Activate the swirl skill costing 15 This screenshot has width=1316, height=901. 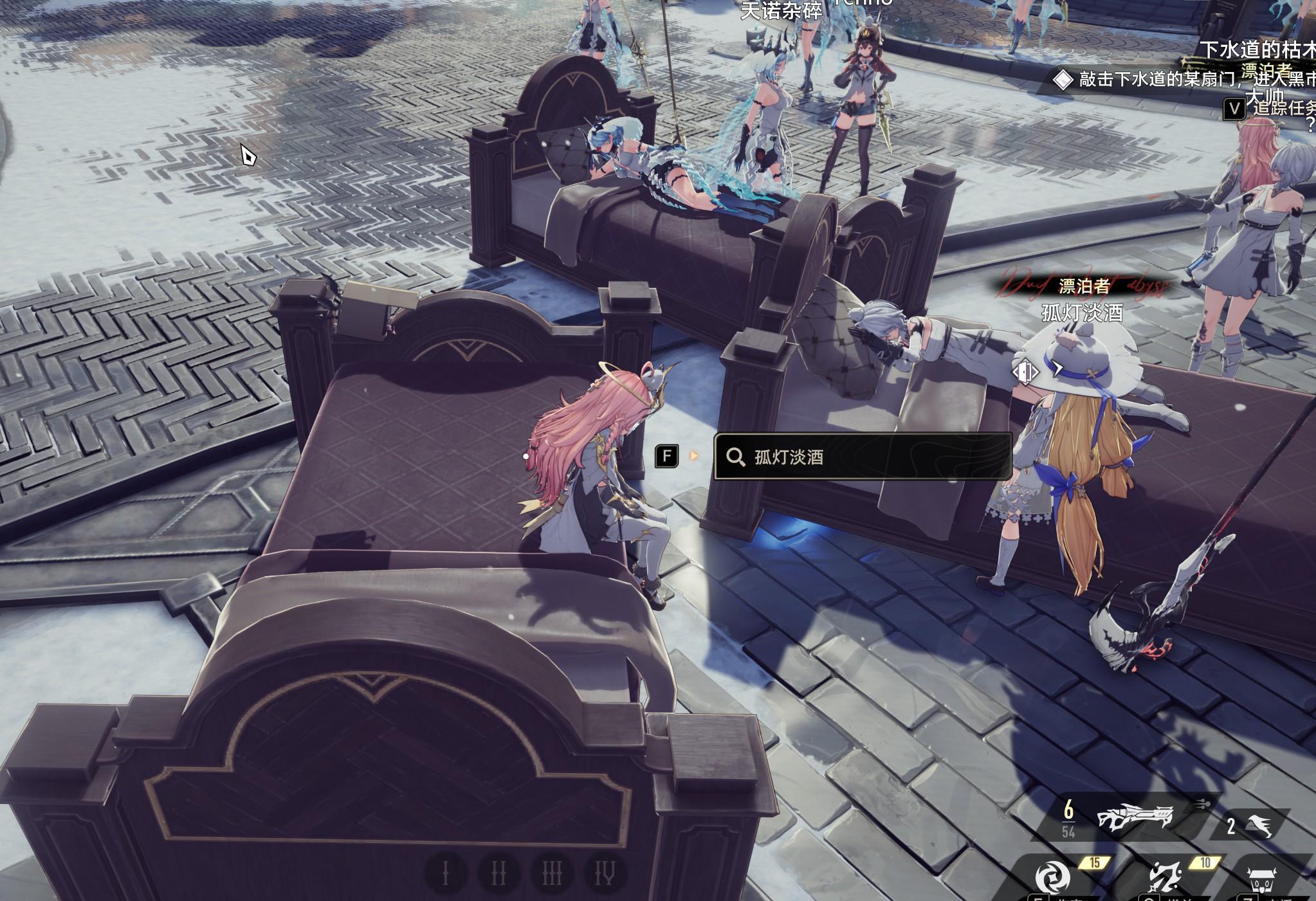[x=1052, y=878]
